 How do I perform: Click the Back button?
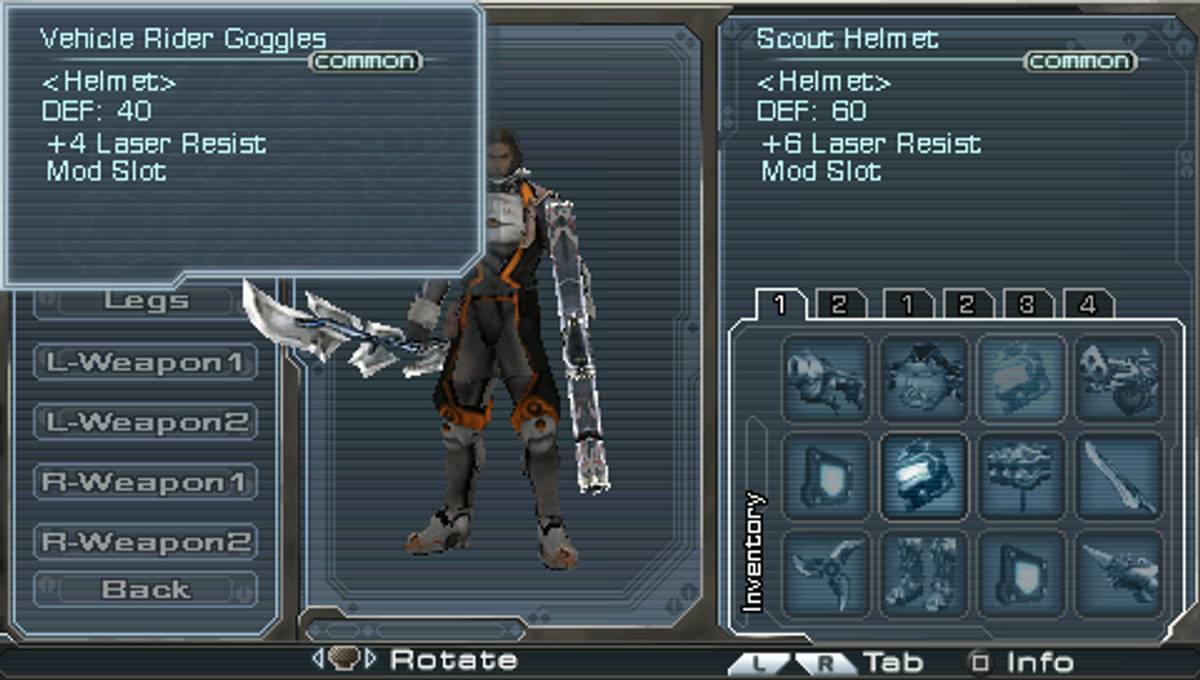(145, 590)
